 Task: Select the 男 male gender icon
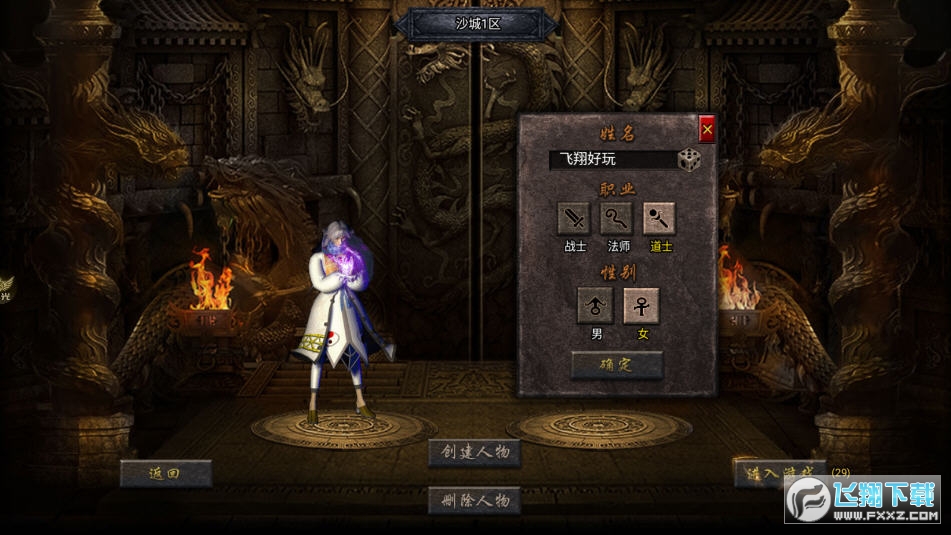pyautogui.click(x=596, y=305)
